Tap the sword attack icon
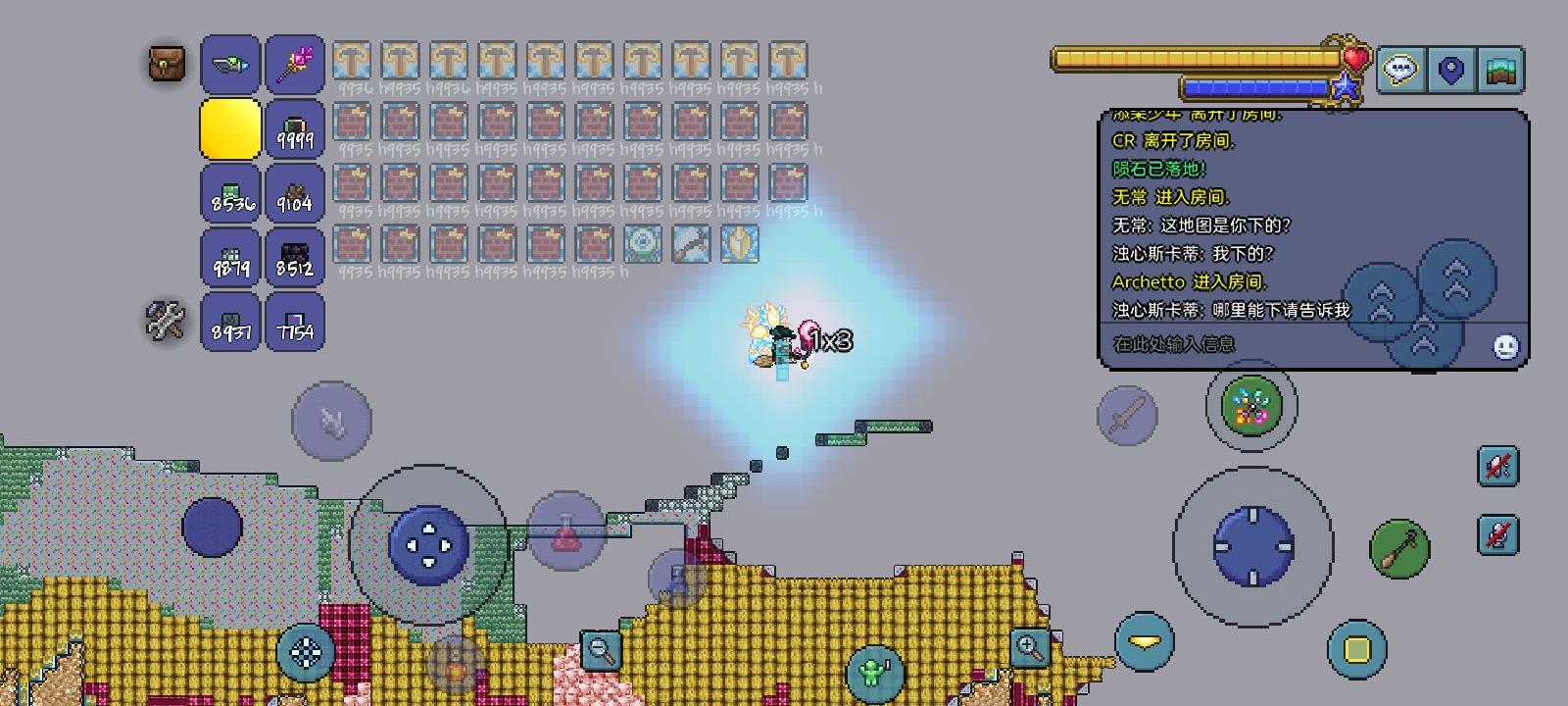 click(1129, 416)
